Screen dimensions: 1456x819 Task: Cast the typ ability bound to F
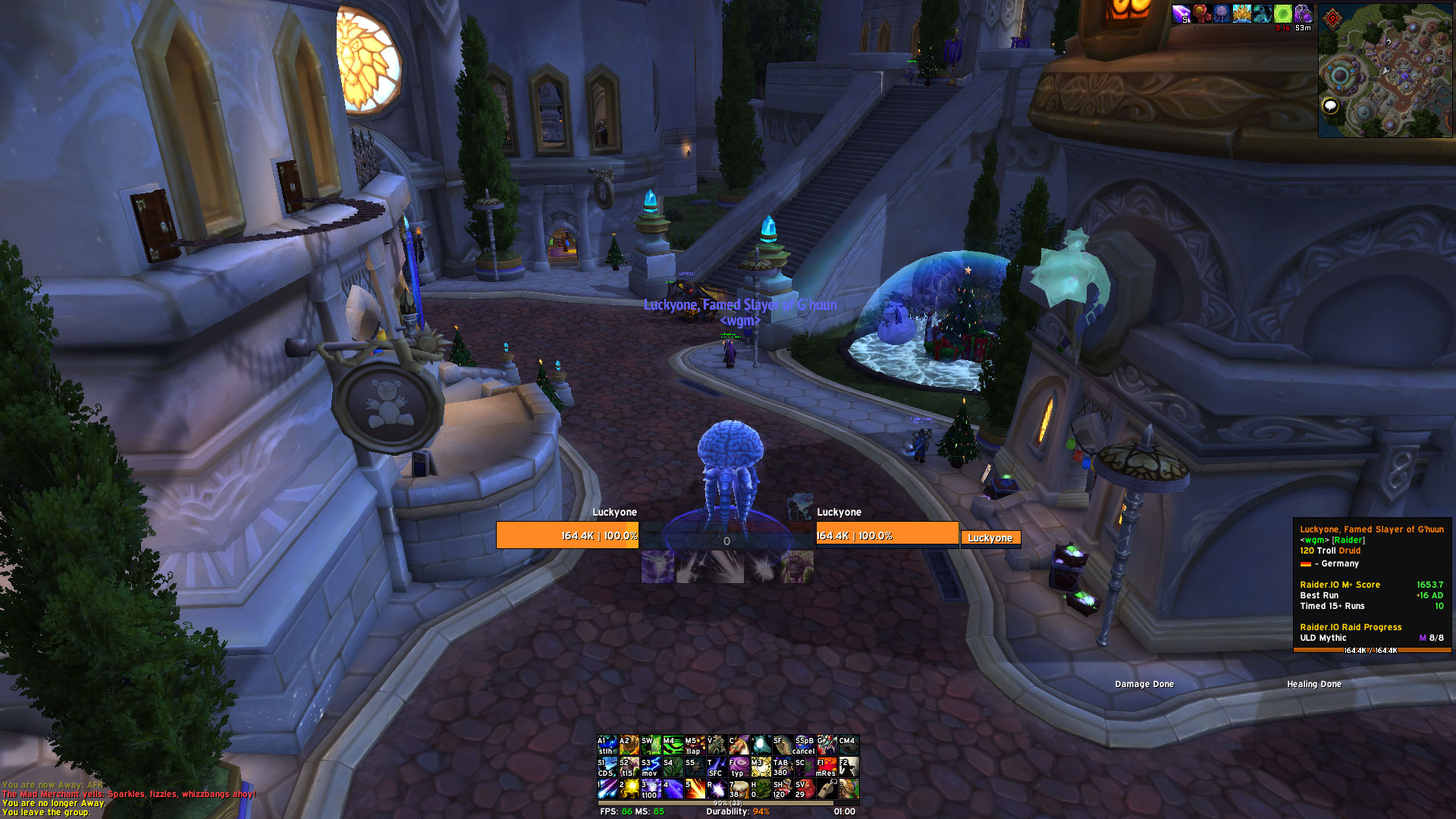pyautogui.click(x=738, y=767)
